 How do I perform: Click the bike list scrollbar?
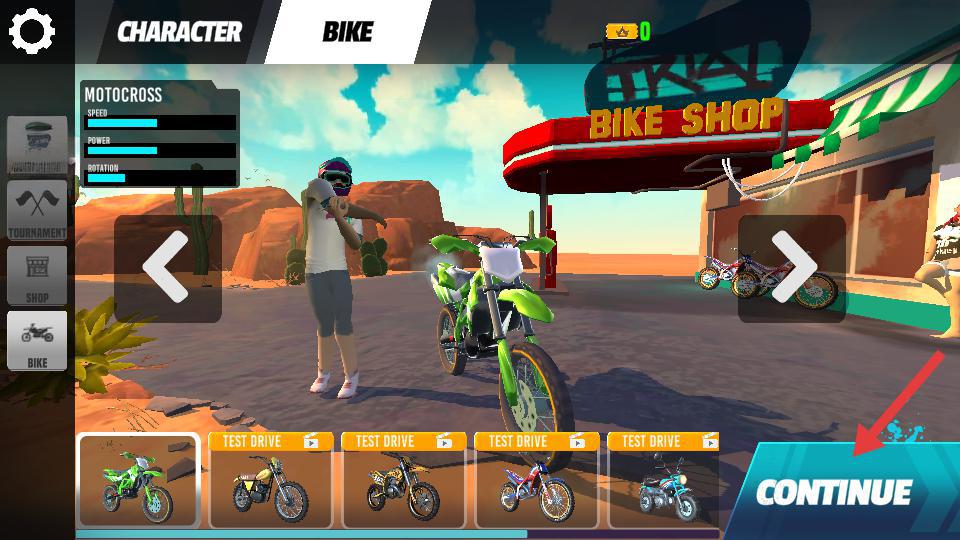tap(300, 534)
